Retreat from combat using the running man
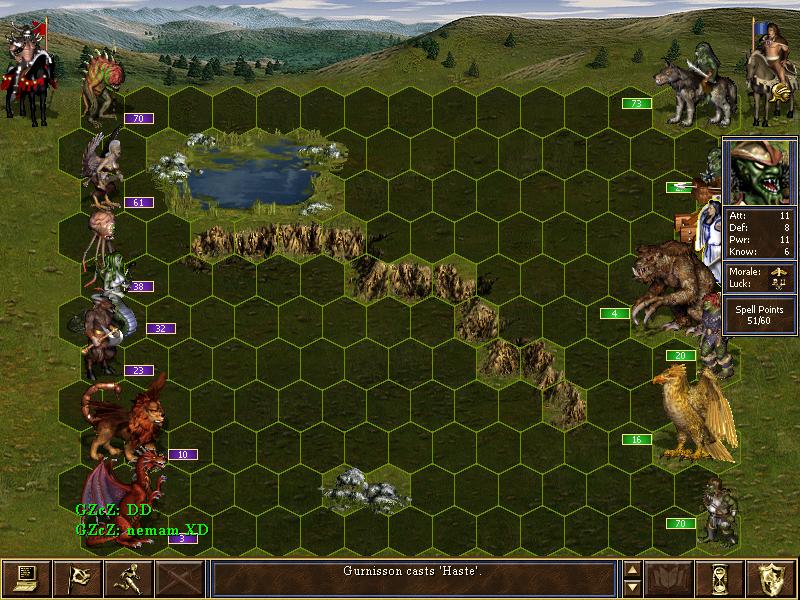Screen dimensions: 800x600 tap(128, 579)
